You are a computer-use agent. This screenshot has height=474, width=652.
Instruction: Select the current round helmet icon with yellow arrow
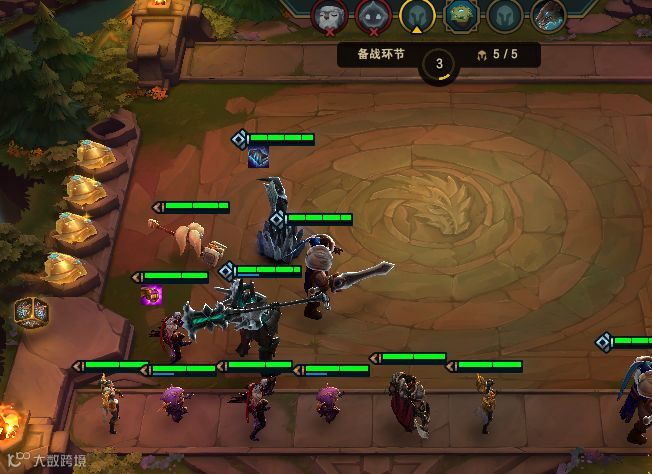416,15
